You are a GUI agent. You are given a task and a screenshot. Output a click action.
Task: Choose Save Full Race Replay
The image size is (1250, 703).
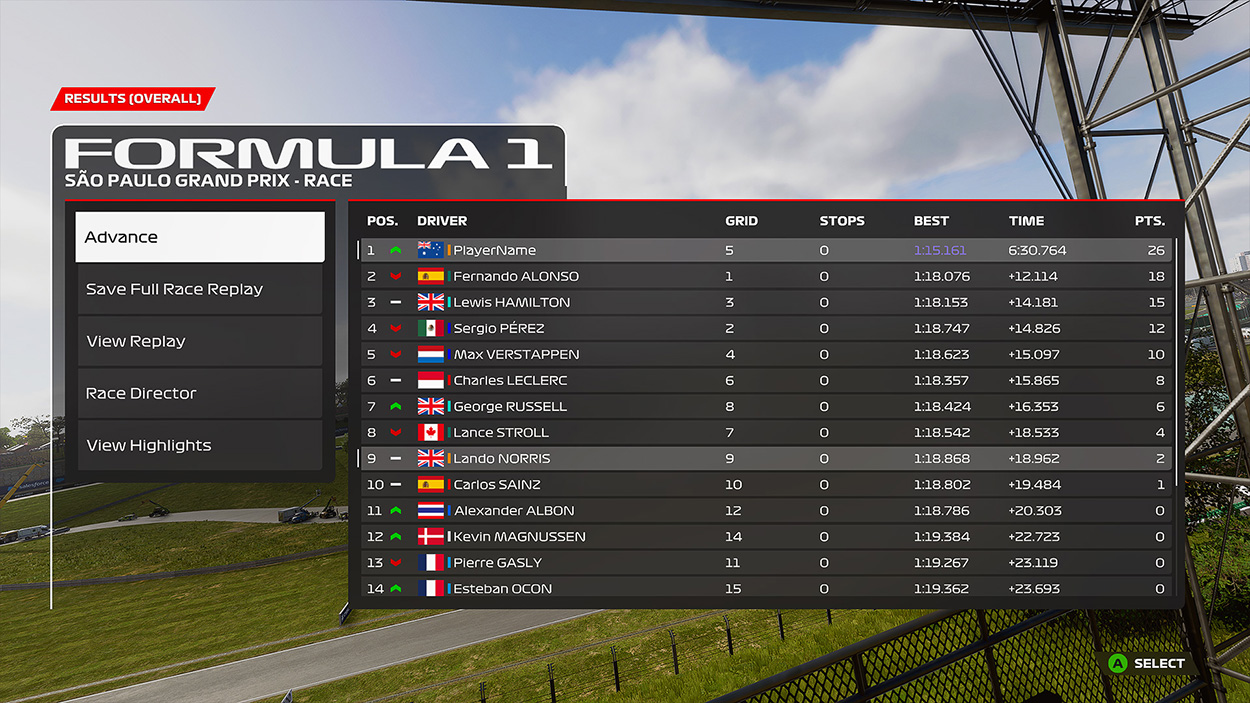[x=200, y=289]
